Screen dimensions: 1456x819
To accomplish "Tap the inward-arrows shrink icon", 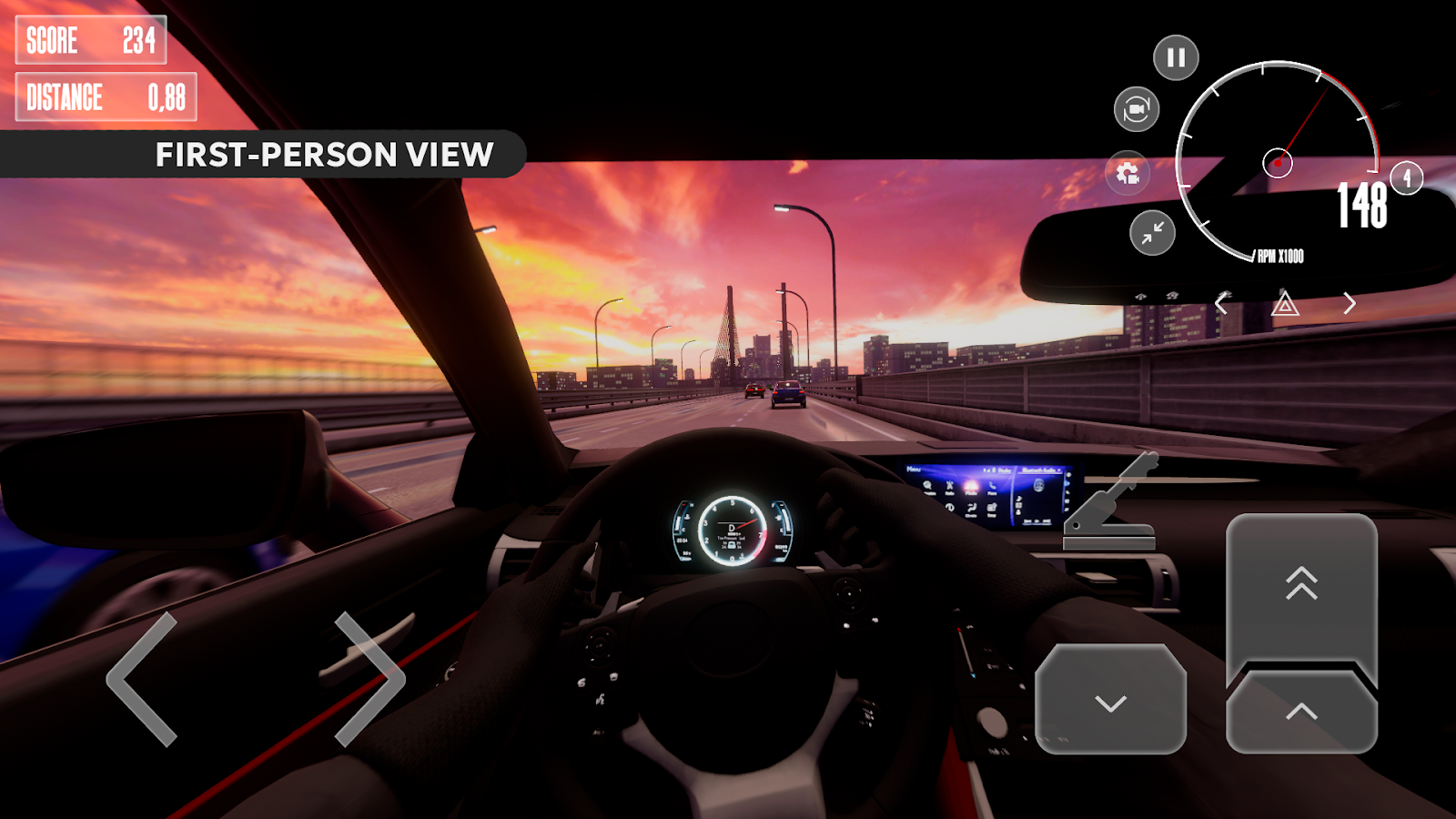I will point(1152,233).
